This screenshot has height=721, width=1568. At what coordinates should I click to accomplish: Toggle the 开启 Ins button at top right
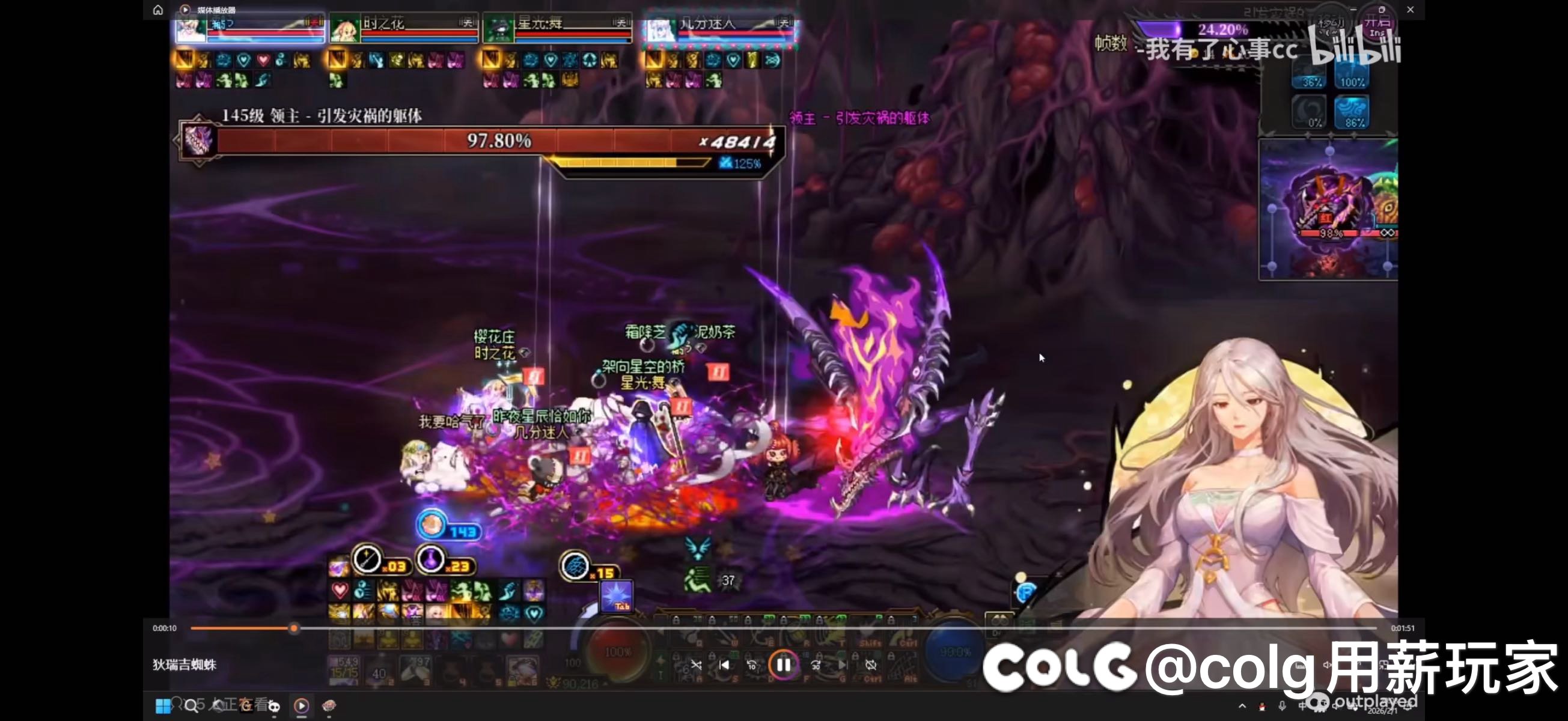[1377, 28]
